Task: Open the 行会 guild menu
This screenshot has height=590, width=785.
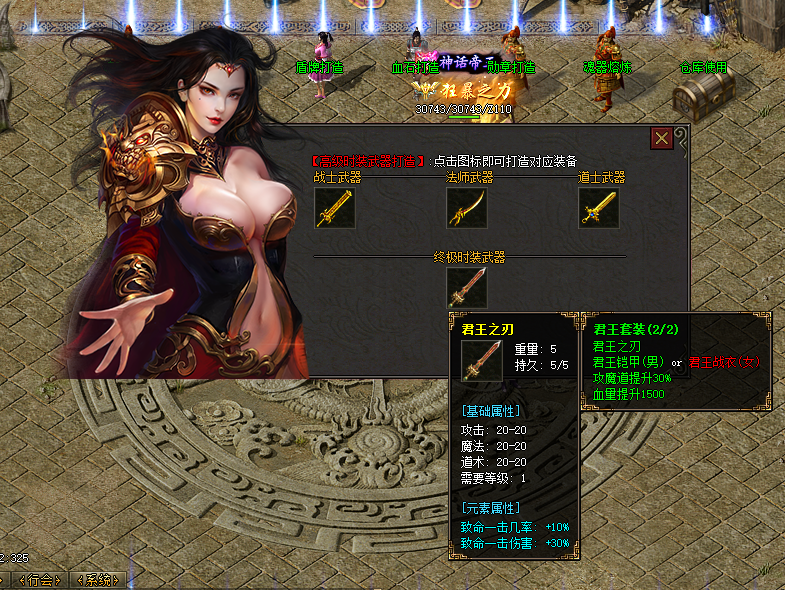Action: point(40,580)
